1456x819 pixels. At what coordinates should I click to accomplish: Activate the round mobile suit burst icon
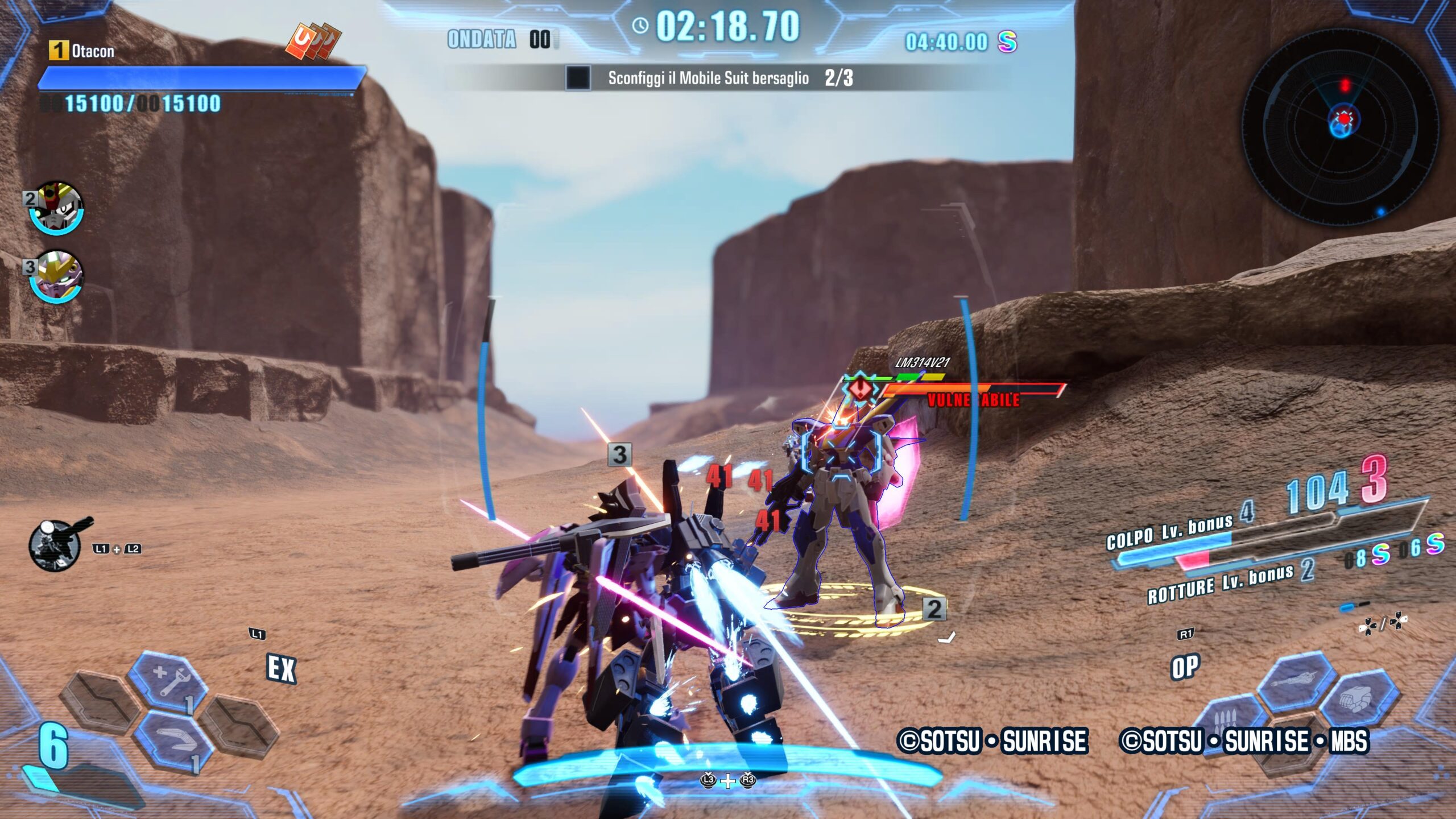point(55,546)
